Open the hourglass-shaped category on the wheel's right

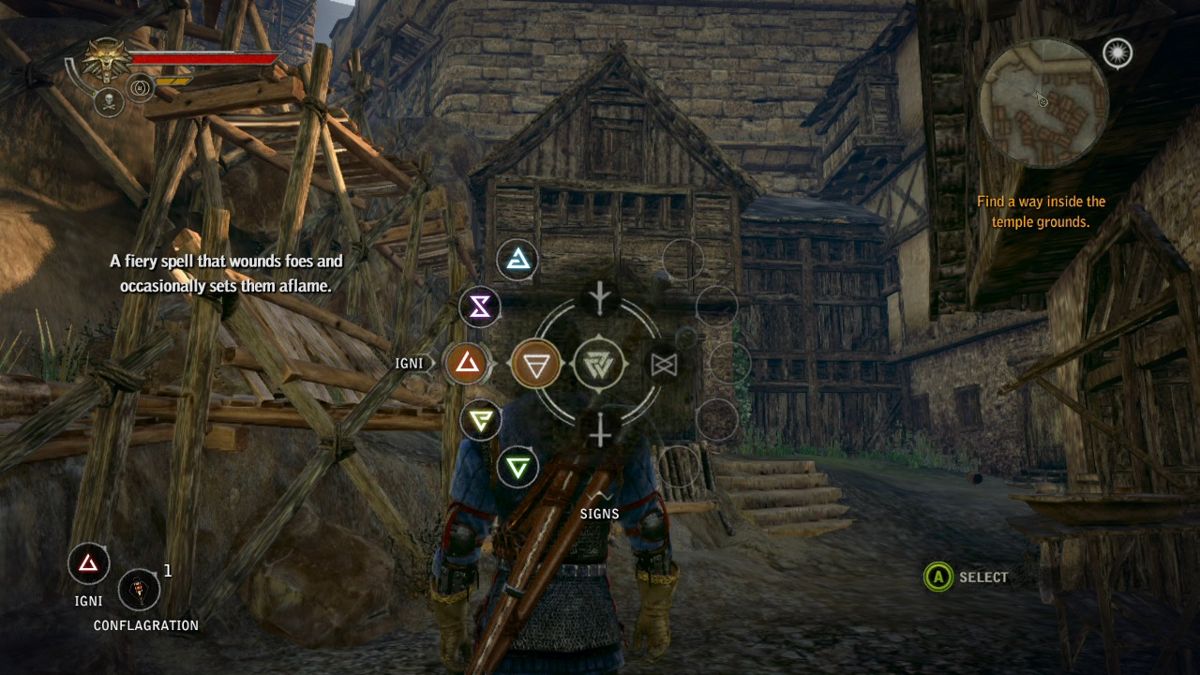pyautogui.click(x=664, y=365)
